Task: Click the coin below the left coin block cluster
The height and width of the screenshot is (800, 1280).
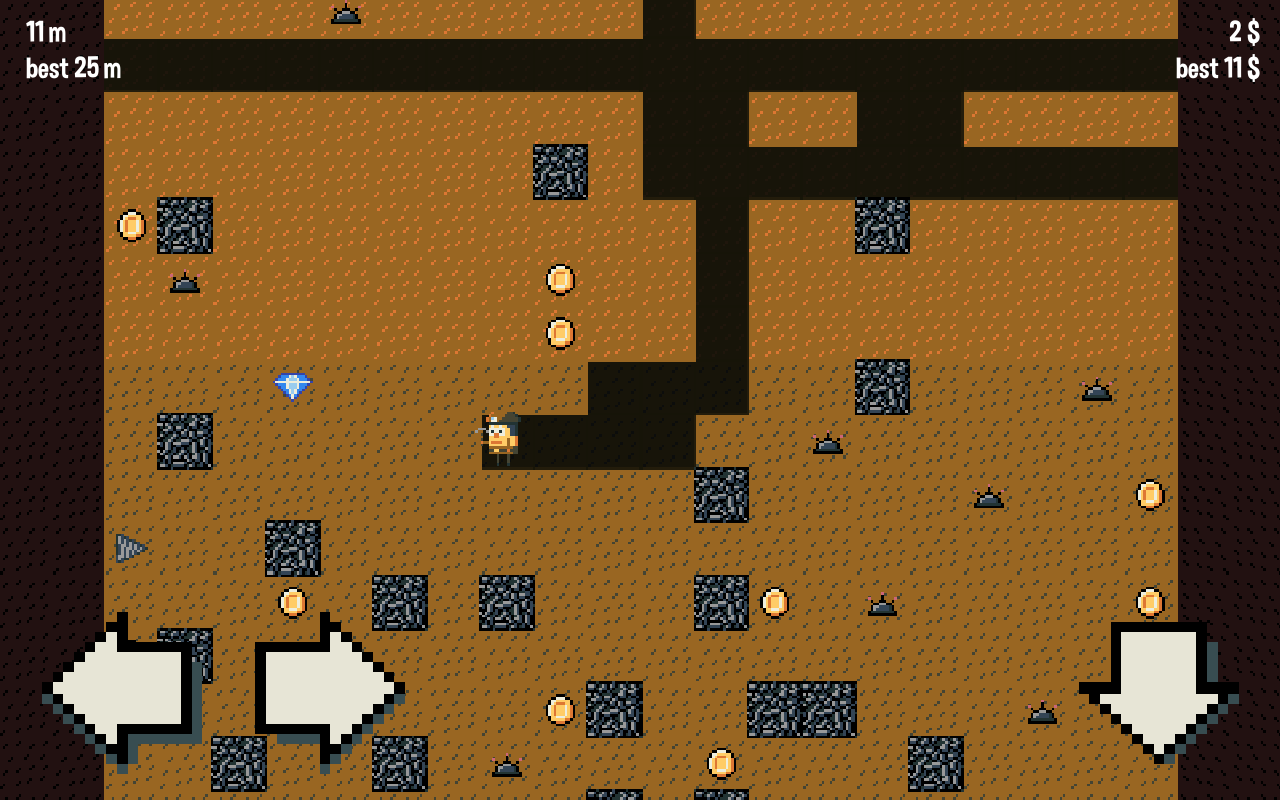Action: click(x=293, y=602)
